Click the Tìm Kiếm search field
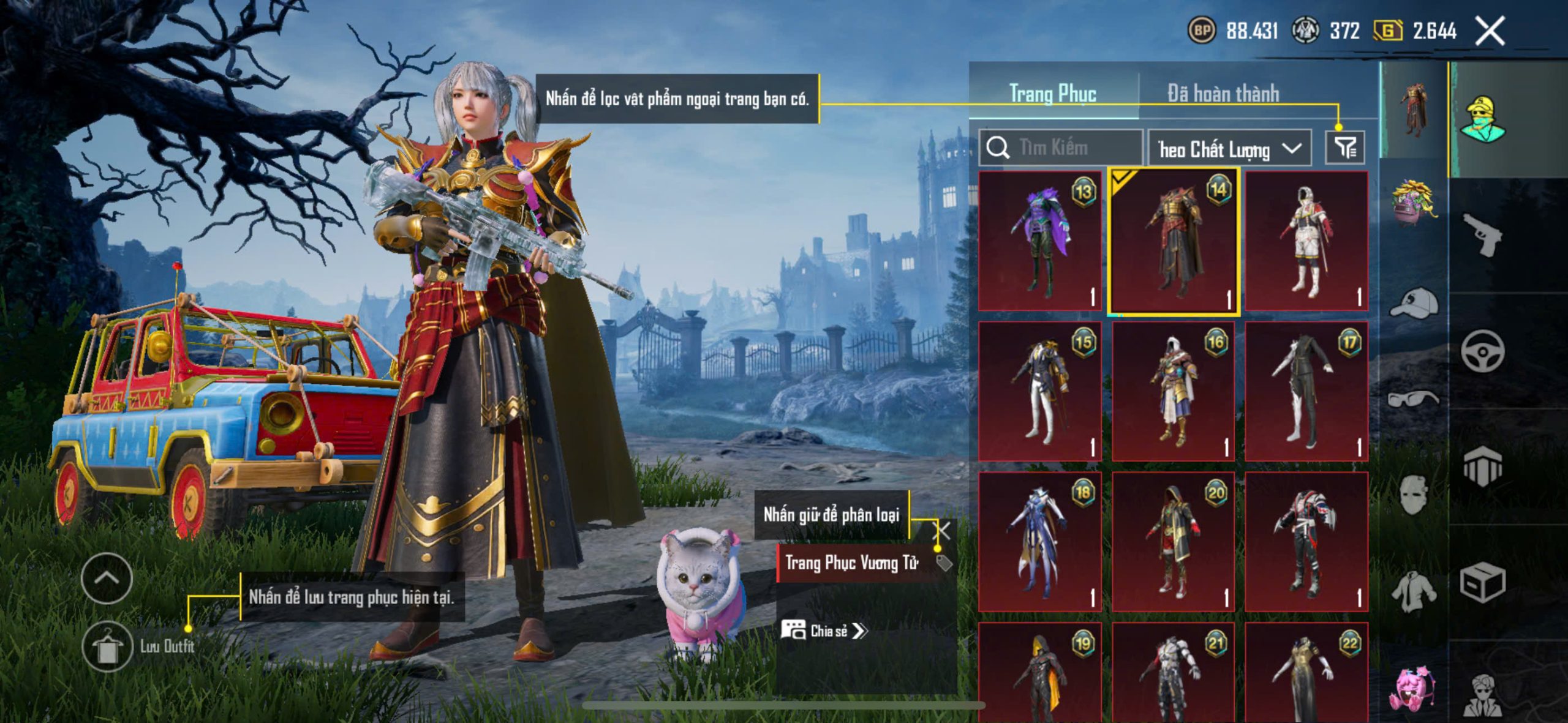 1061,148
